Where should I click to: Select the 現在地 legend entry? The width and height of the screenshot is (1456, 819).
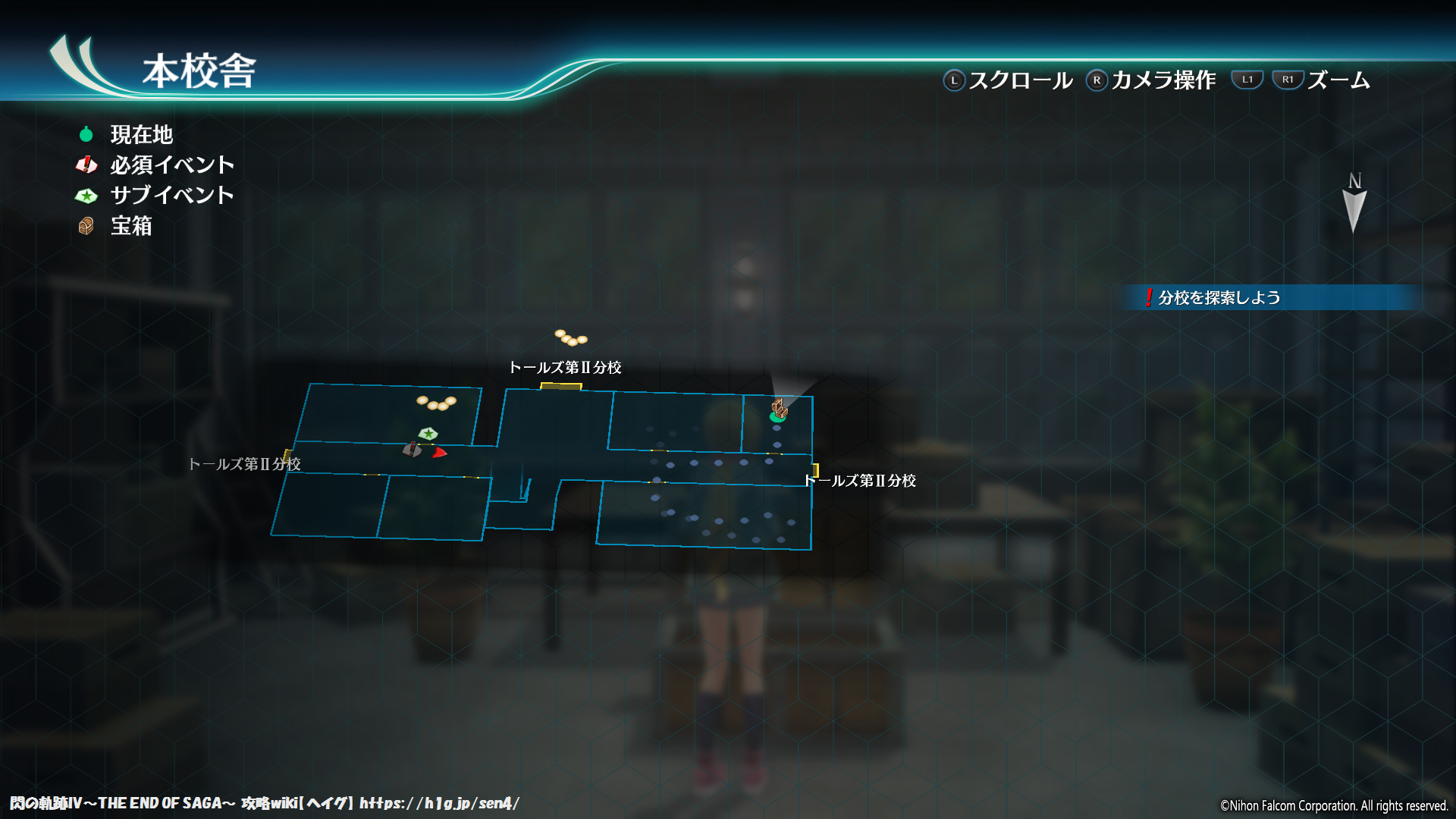coord(141,135)
